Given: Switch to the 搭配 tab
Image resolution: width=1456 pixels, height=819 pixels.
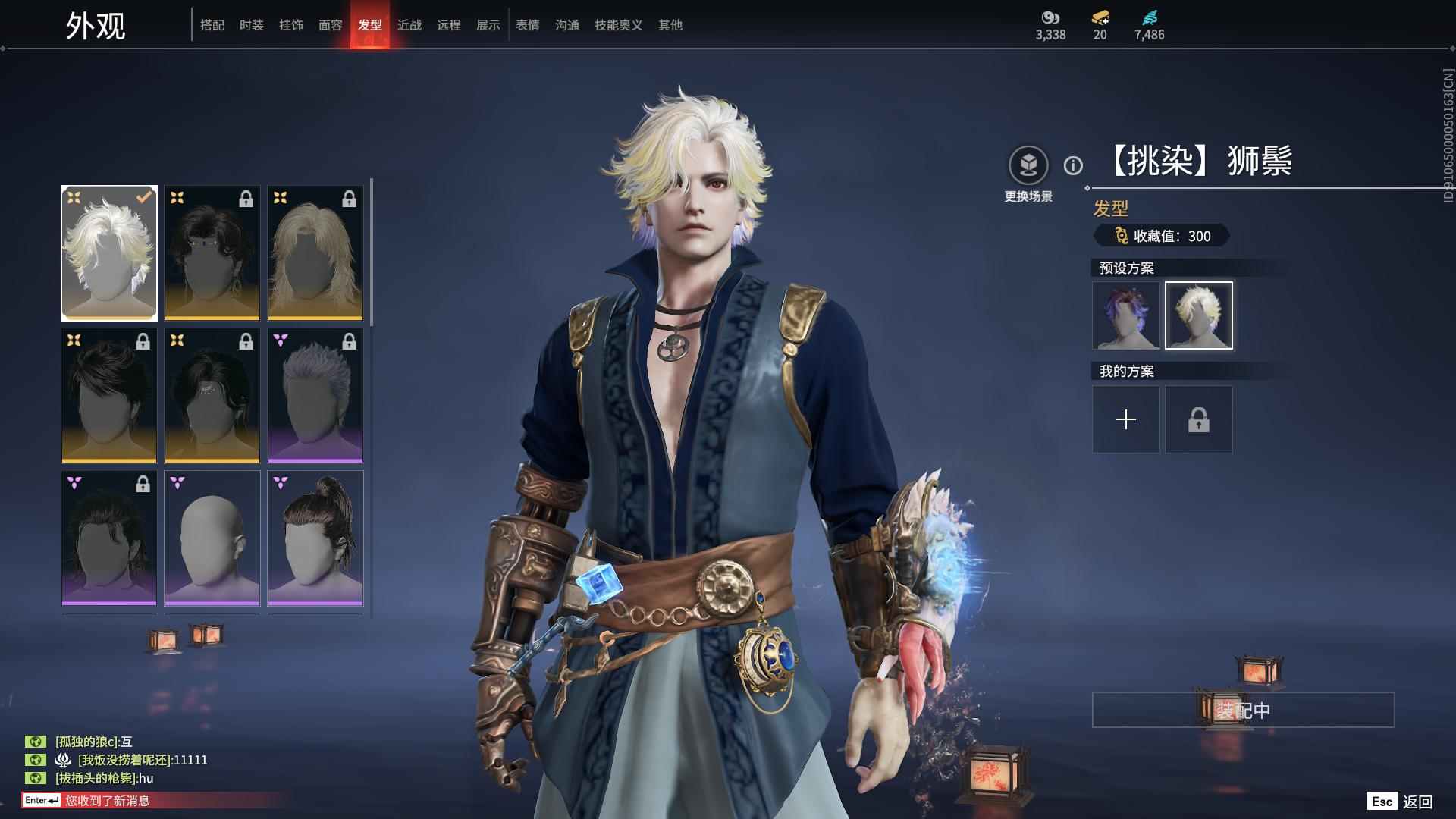Looking at the screenshot, I should point(212,25).
